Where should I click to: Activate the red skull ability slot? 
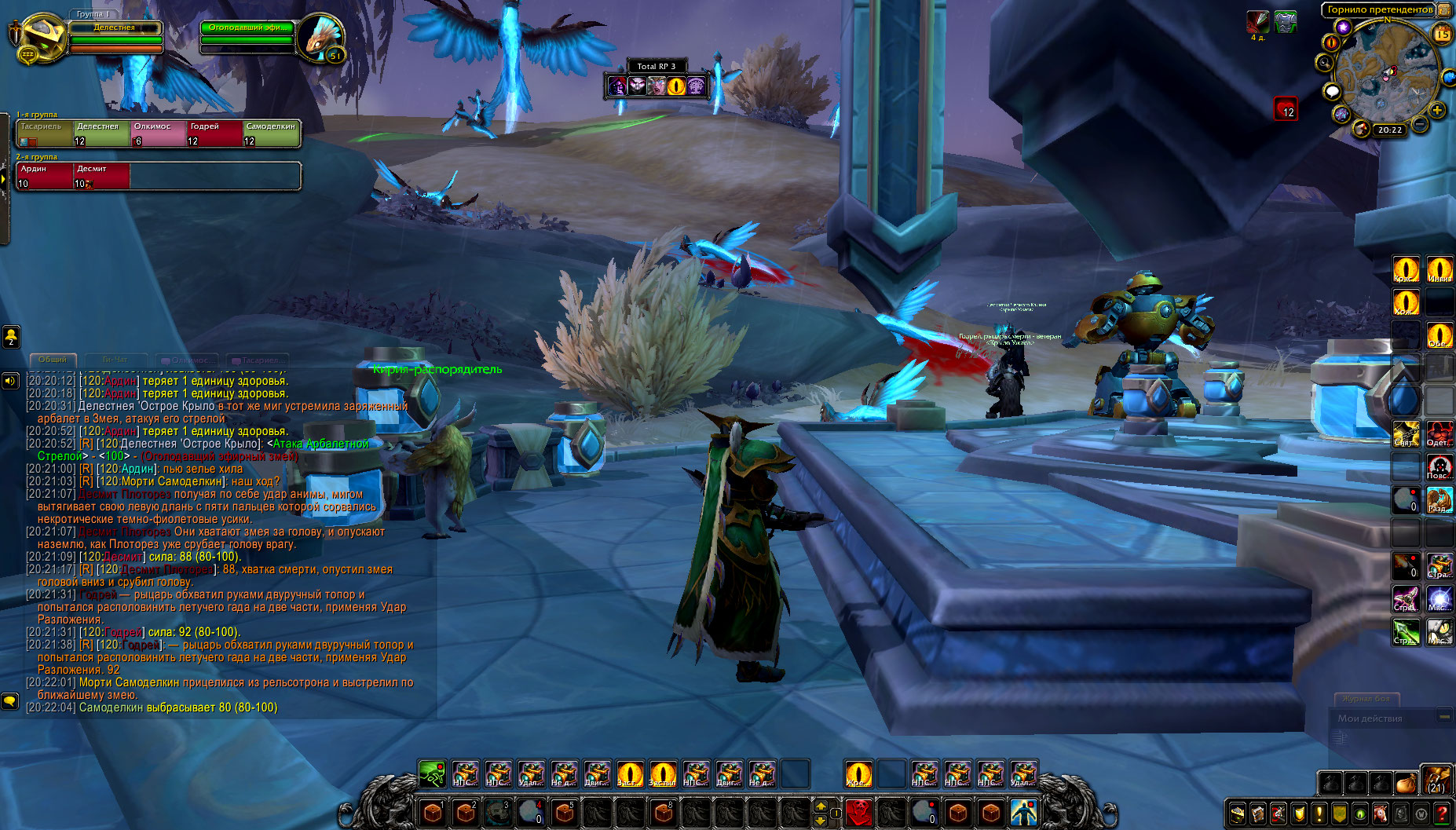coord(859,812)
